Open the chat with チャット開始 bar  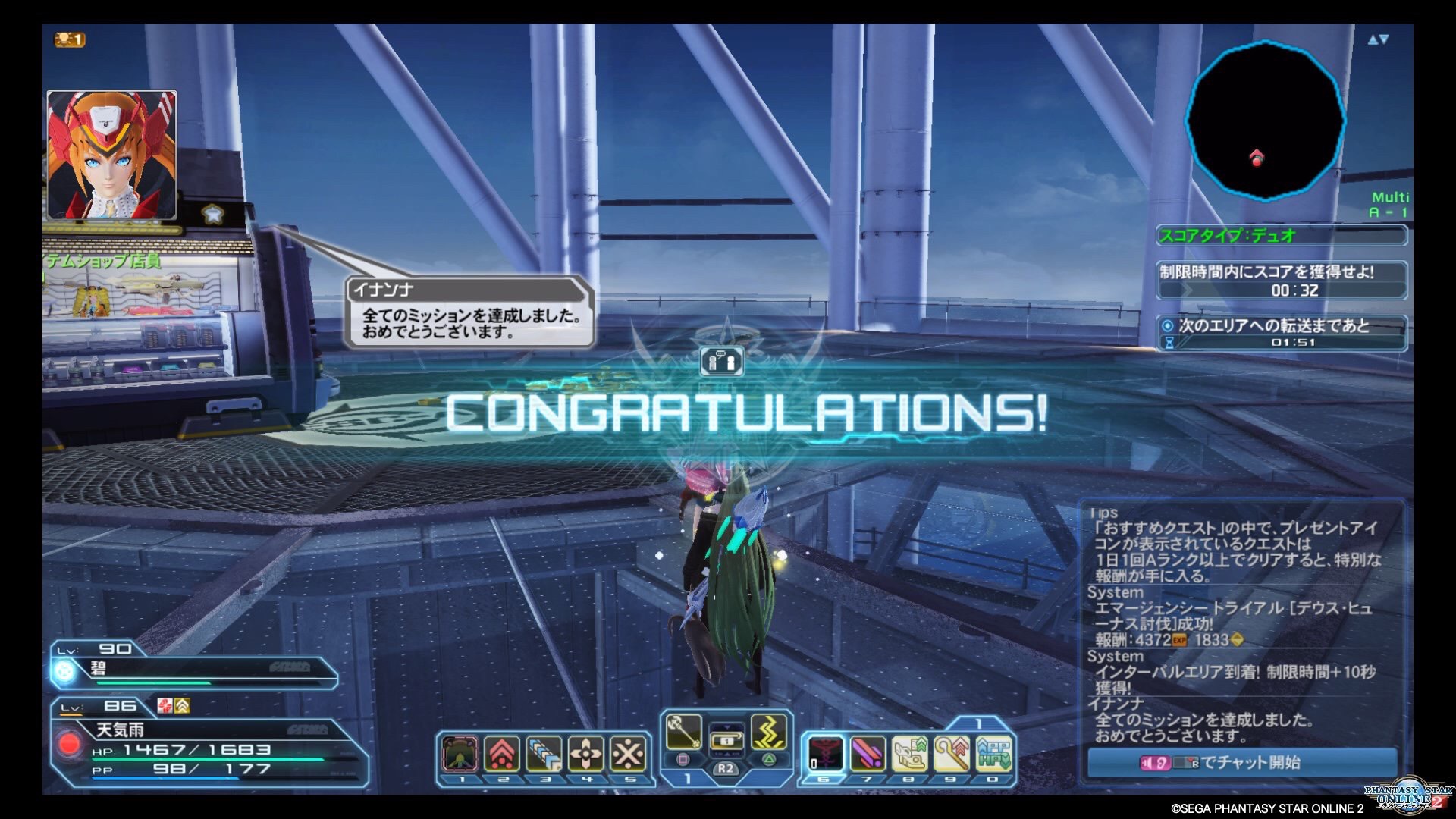tap(1241, 762)
